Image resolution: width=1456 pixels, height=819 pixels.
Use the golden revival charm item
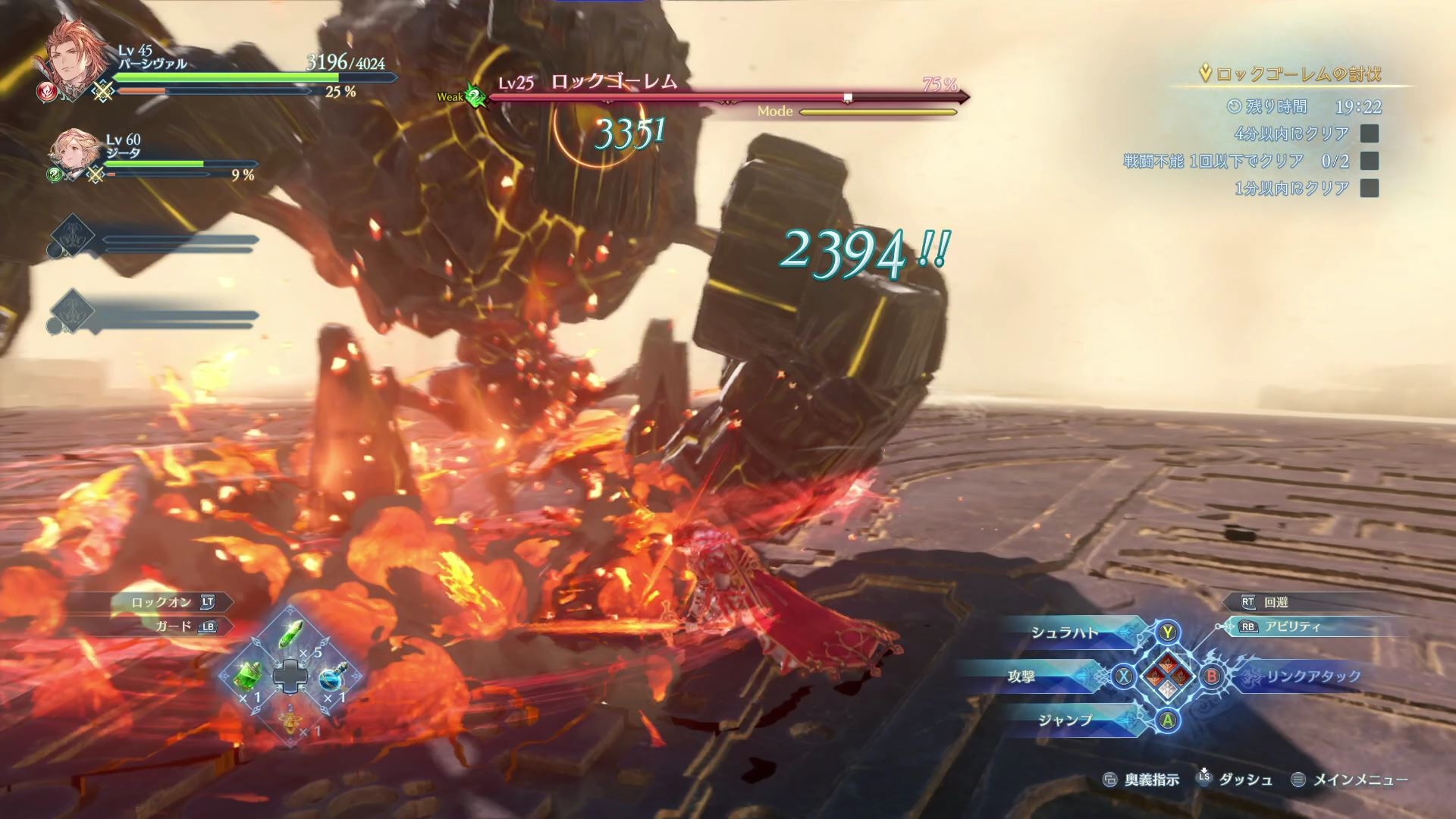coord(290,717)
